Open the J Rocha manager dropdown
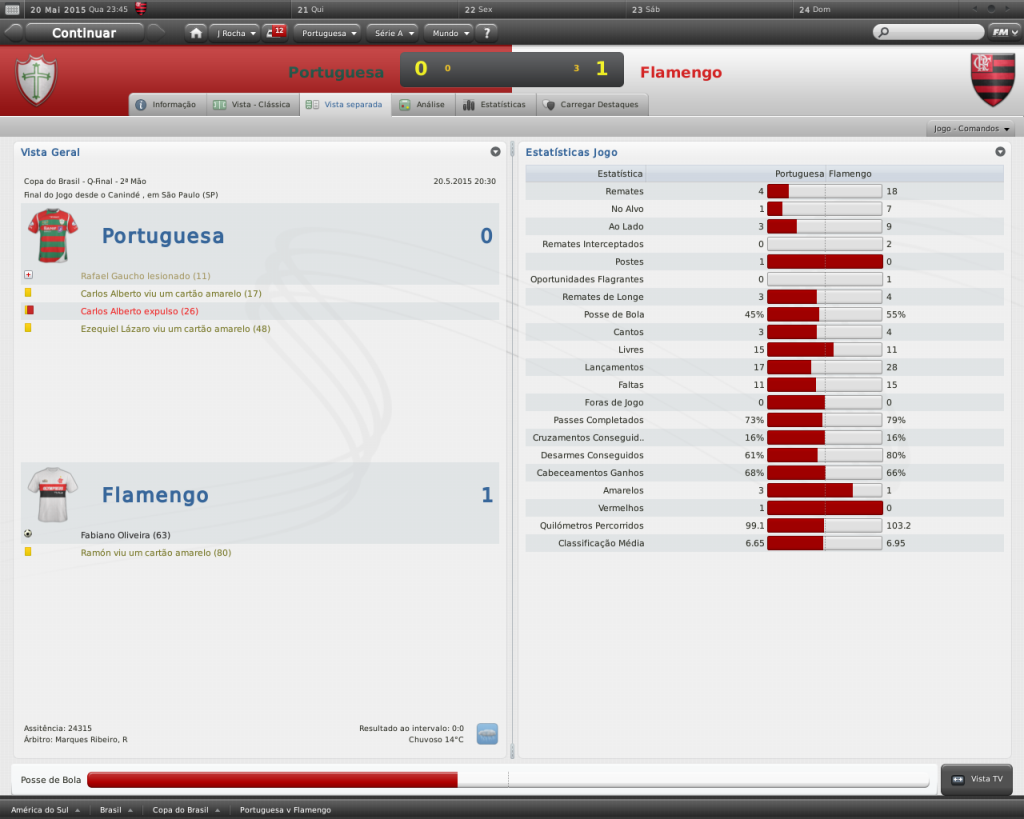Viewport: 1024px width, 819px height. point(235,33)
